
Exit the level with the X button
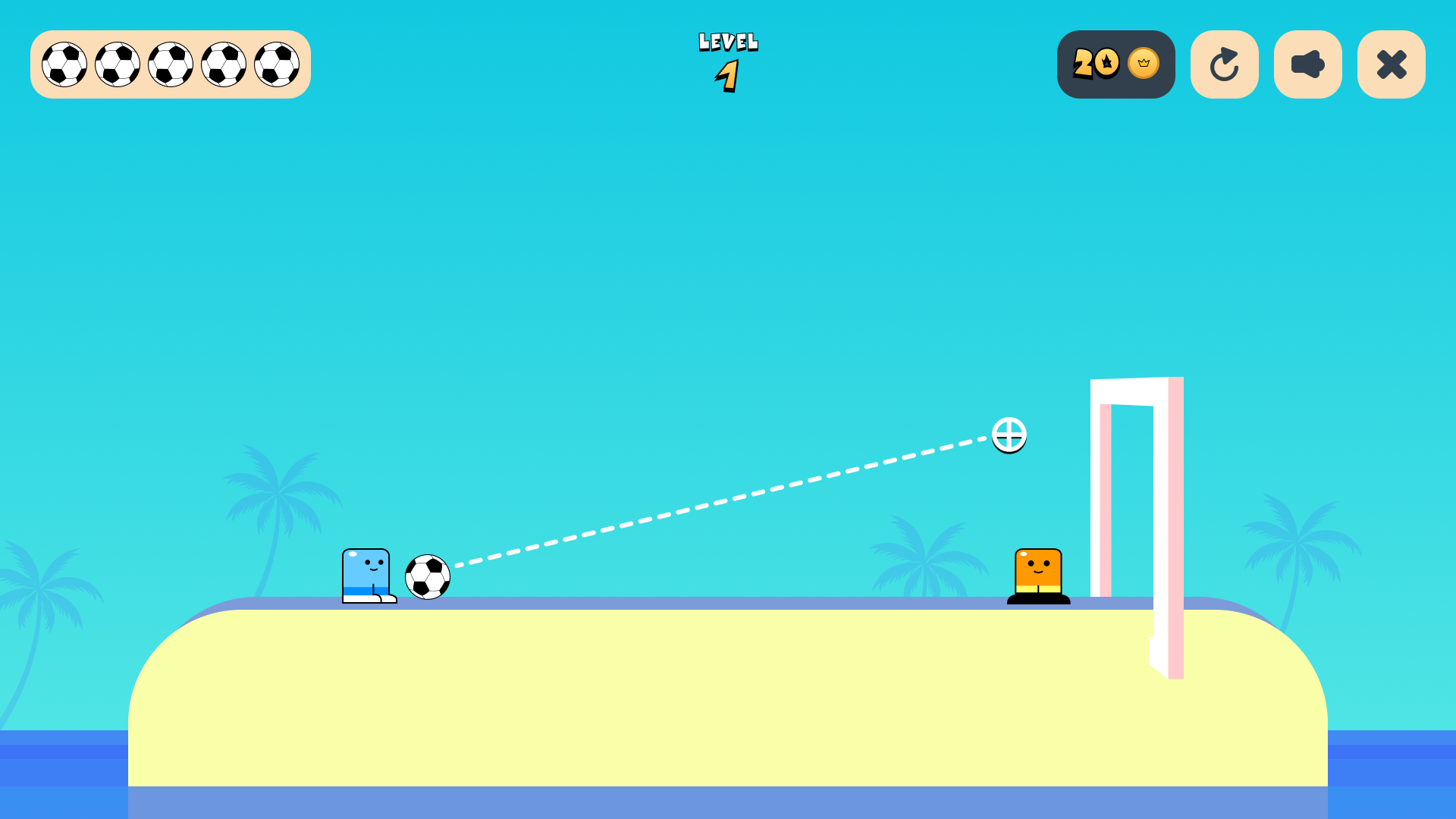tap(1391, 64)
